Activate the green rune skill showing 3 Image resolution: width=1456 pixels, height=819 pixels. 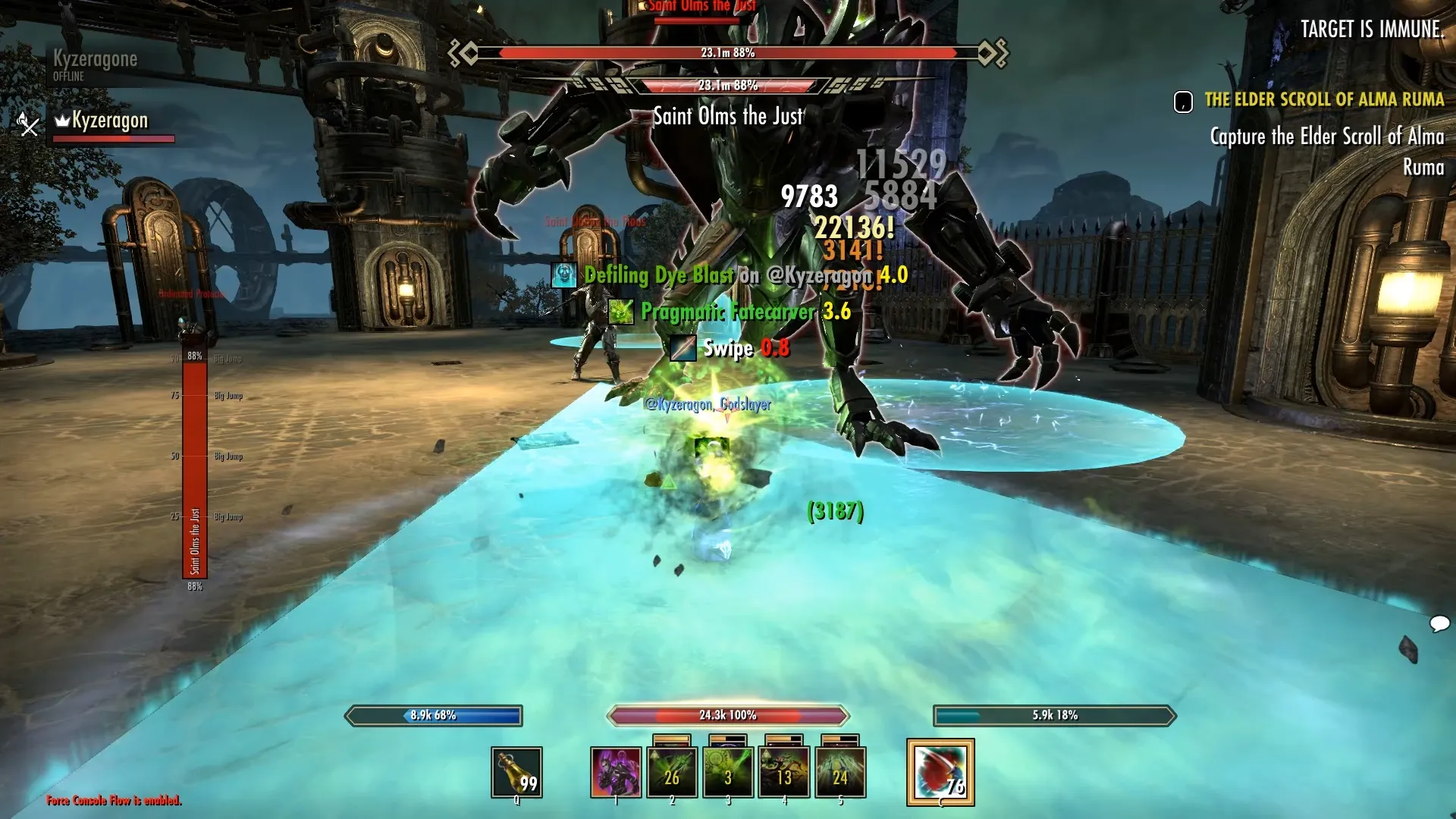click(x=728, y=772)
